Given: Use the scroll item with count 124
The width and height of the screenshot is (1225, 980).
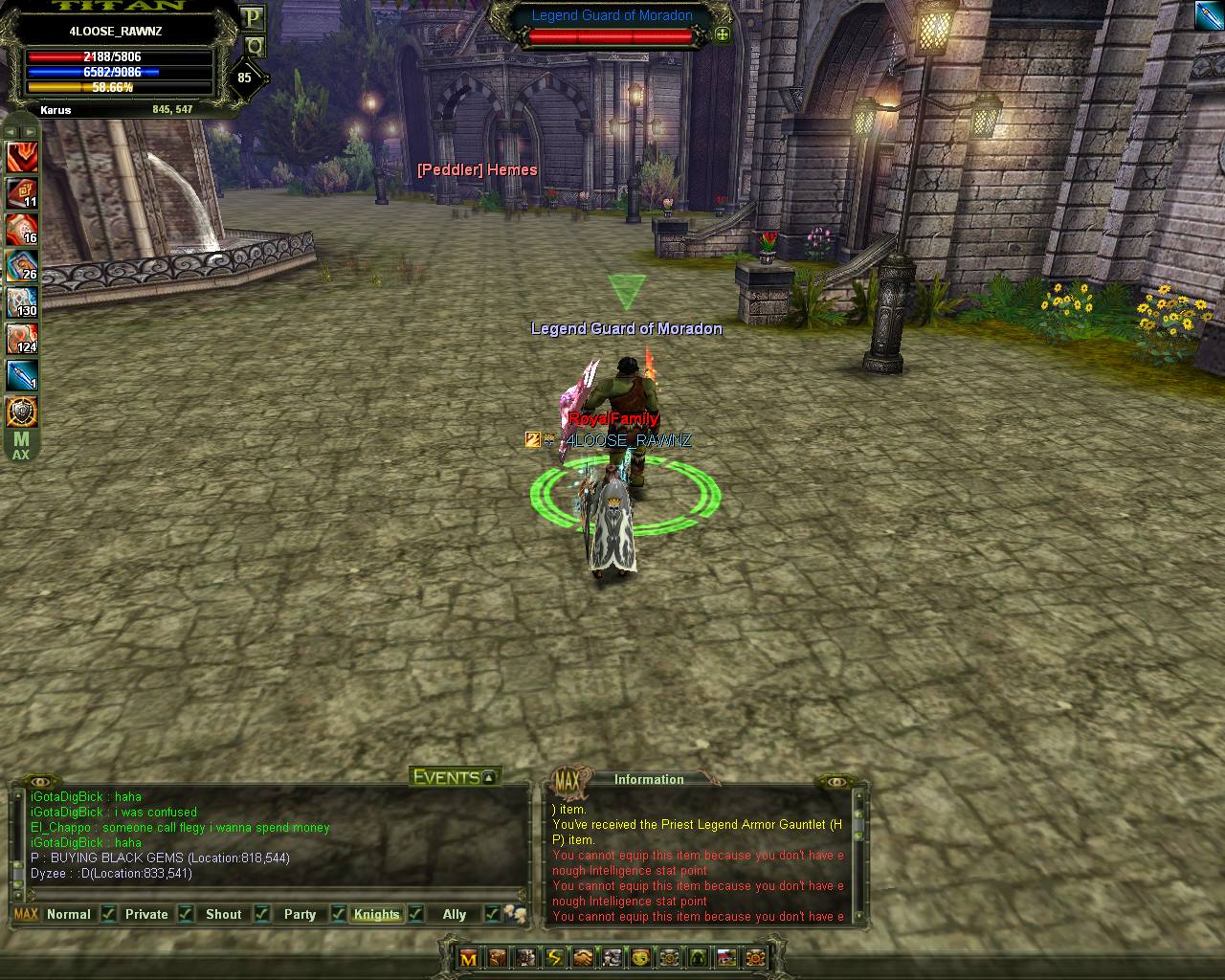Looking at the screenshot, I should [x=22, y=339].
